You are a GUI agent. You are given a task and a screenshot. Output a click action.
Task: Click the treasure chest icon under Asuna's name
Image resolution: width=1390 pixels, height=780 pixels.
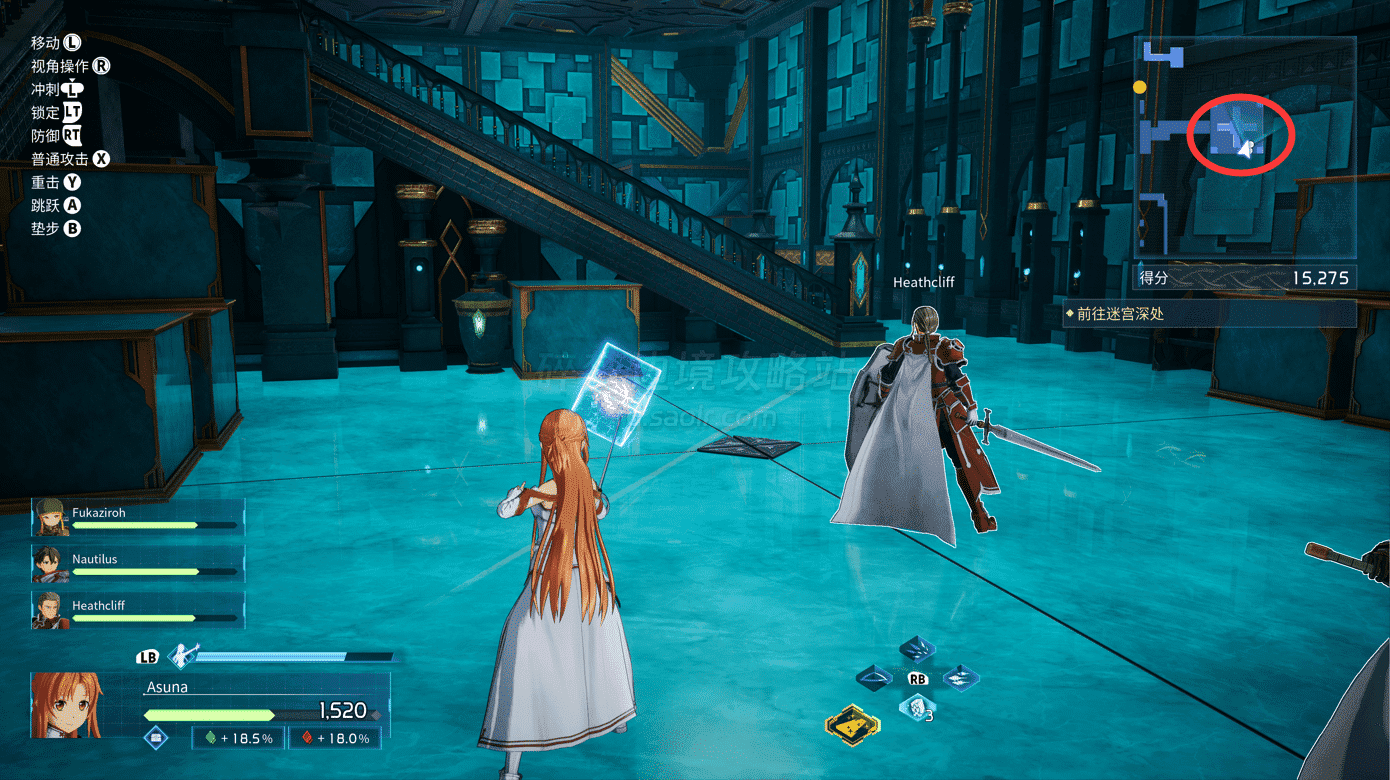tap(156, 738)
